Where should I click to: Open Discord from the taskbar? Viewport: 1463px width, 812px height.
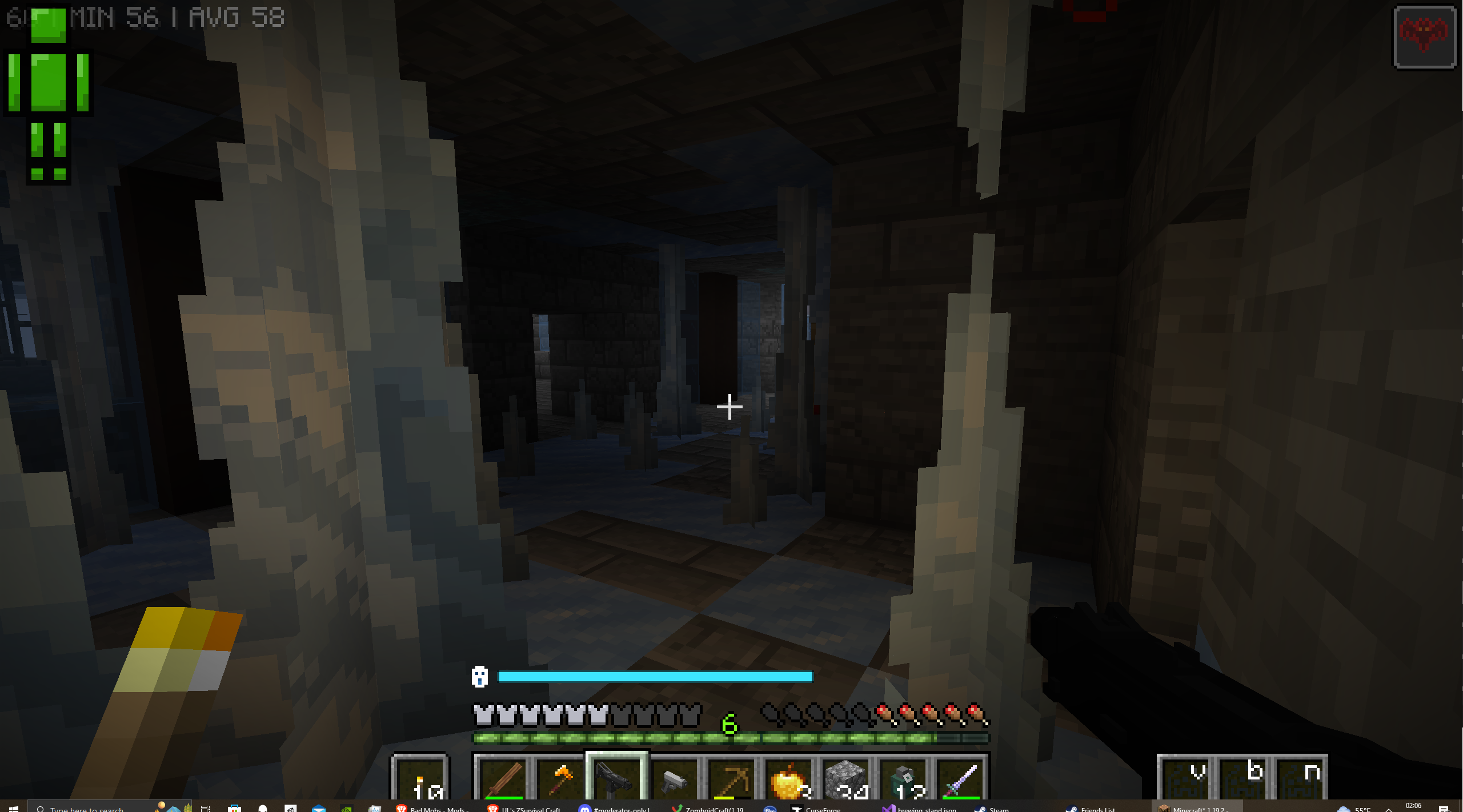point(584,808)
